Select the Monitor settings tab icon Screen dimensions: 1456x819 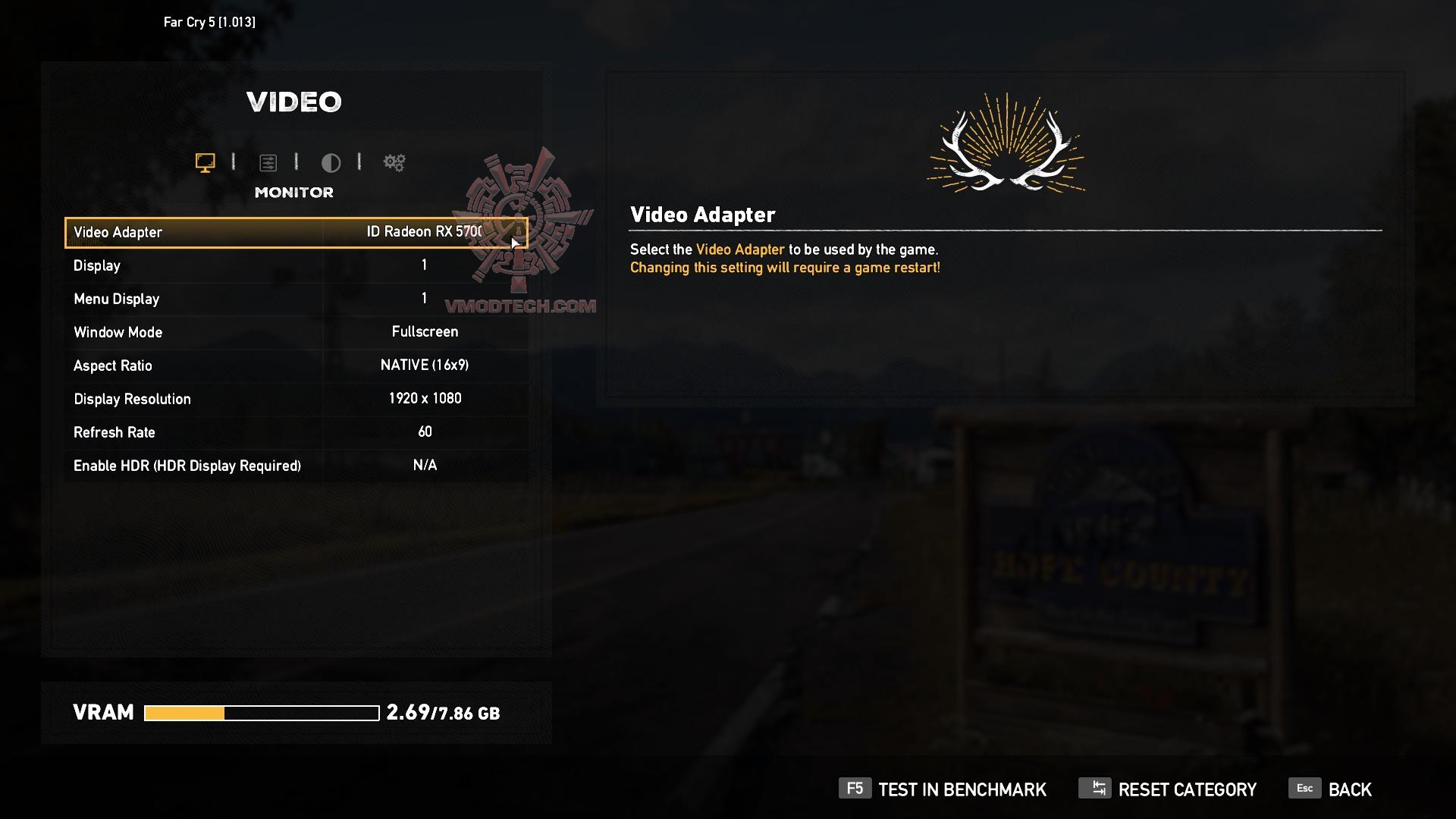204,162
